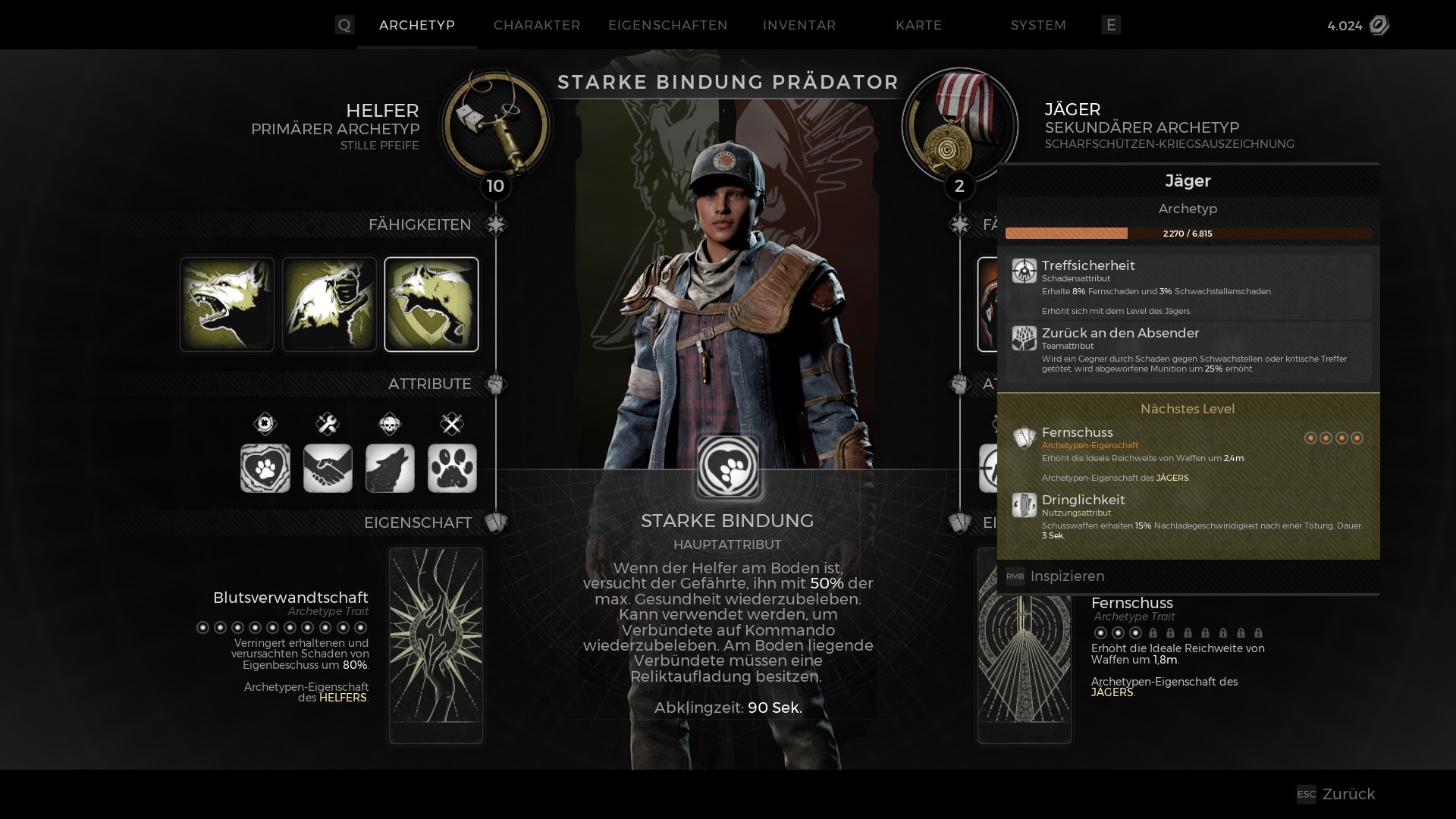
Task: Open the INVENTAR tab
Action: pos(799,25)
